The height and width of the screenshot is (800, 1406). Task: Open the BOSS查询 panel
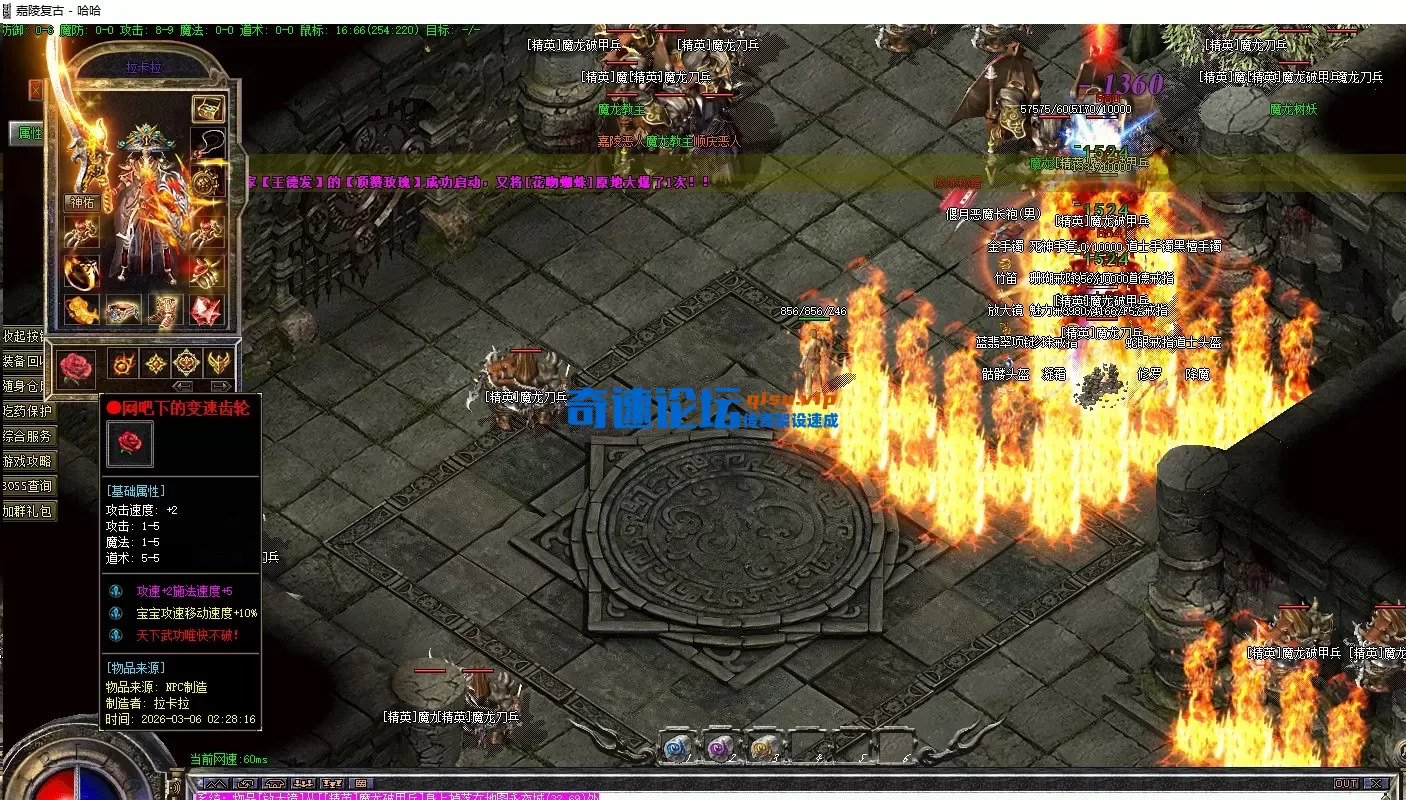coord(27,486)
